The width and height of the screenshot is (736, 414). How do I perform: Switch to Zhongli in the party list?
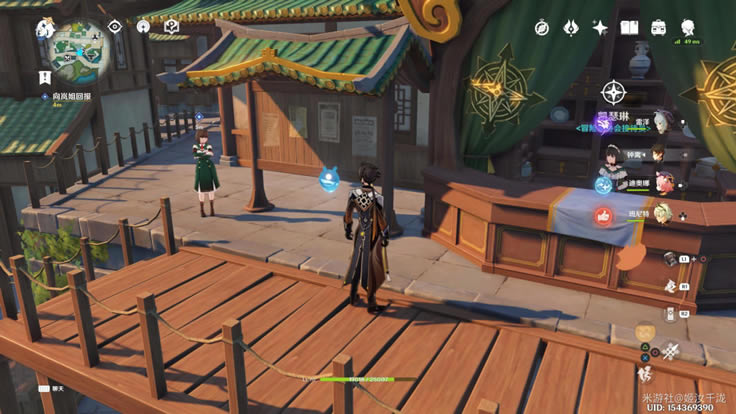coord(658,154)
